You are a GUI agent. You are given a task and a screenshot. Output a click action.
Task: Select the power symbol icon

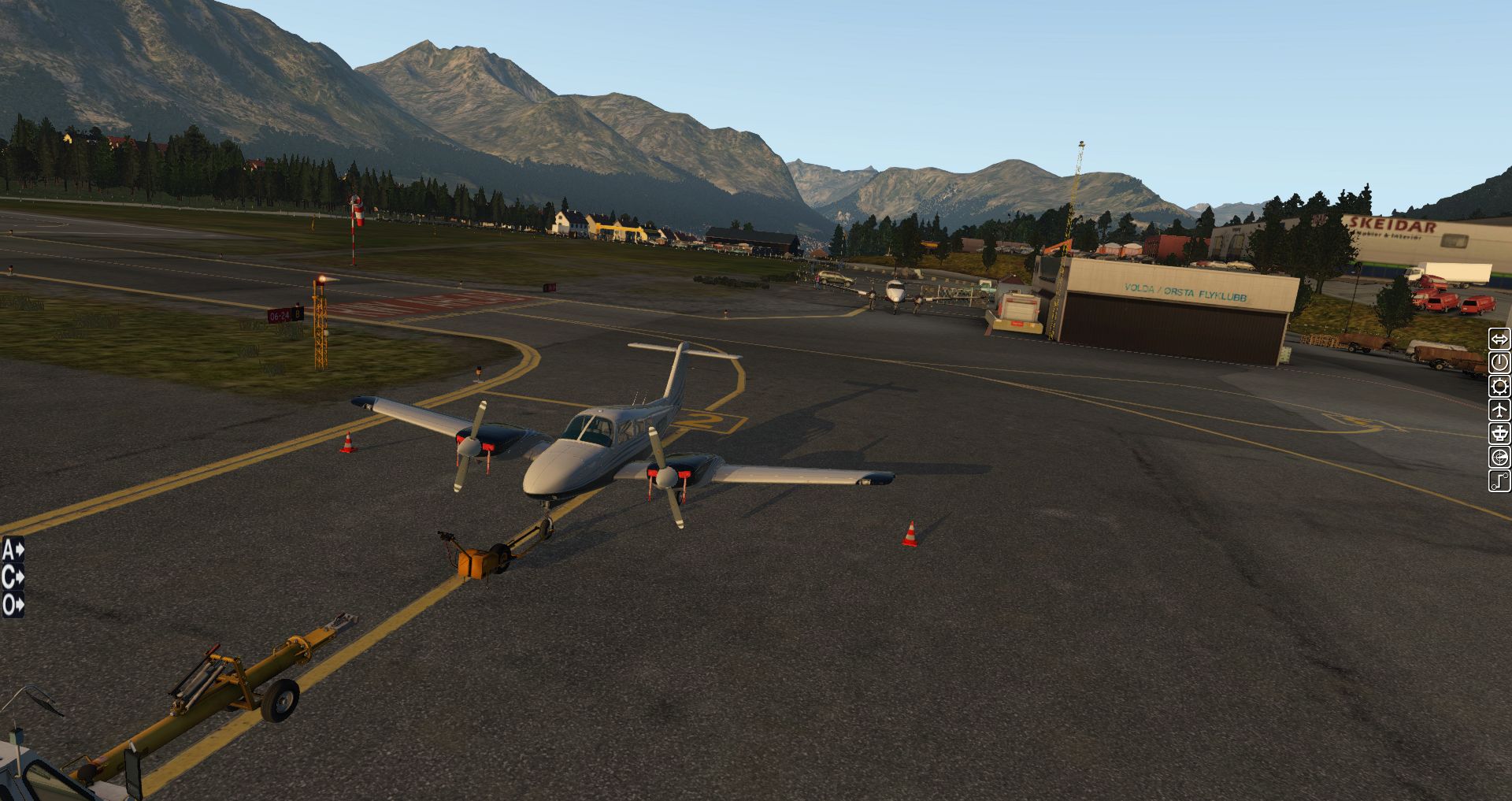coord(1499,363)
